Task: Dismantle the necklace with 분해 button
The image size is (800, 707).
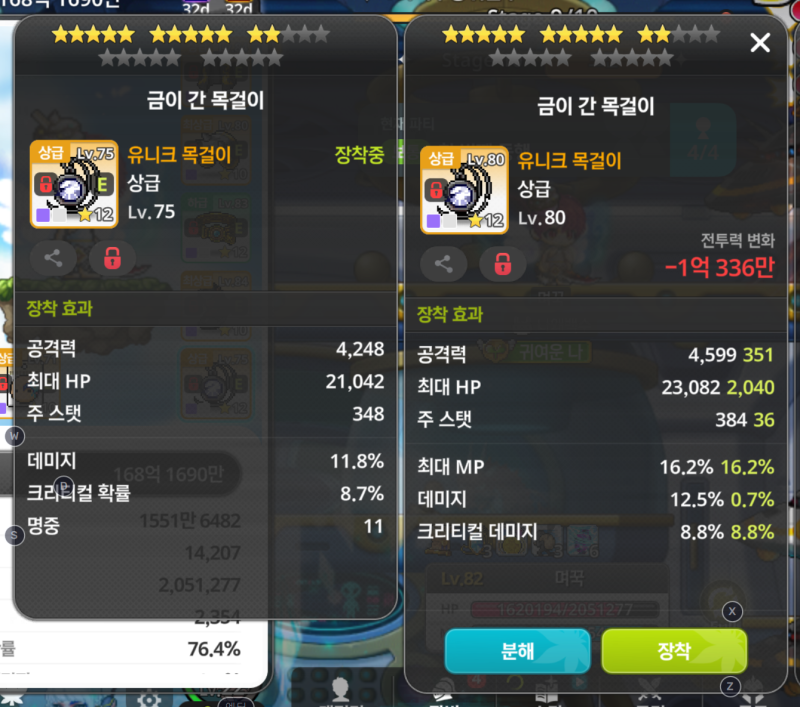Action: click(x=518, y=651)
